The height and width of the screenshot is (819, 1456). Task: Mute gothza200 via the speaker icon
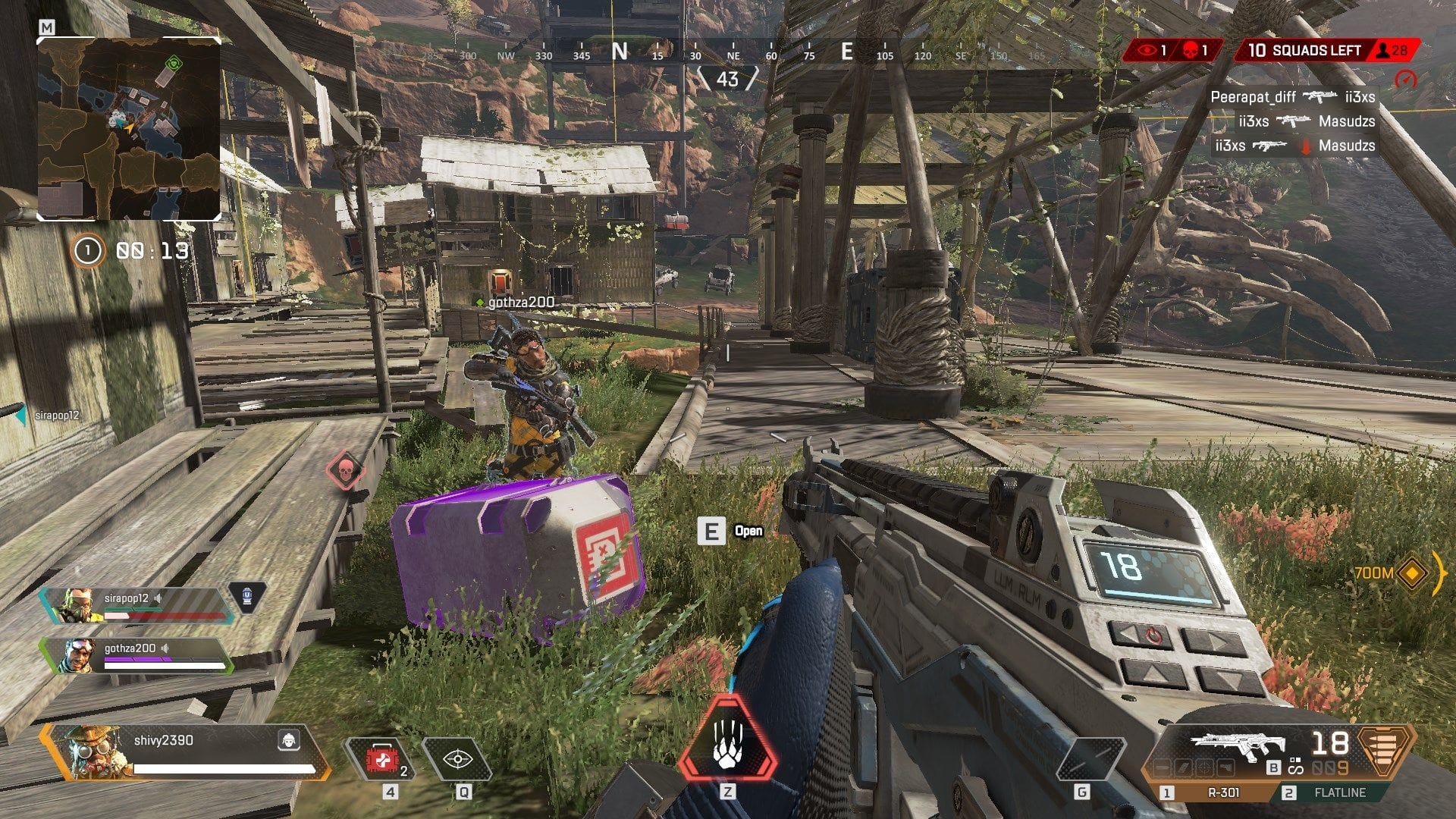pyautogui.click(x=166, y=648)
